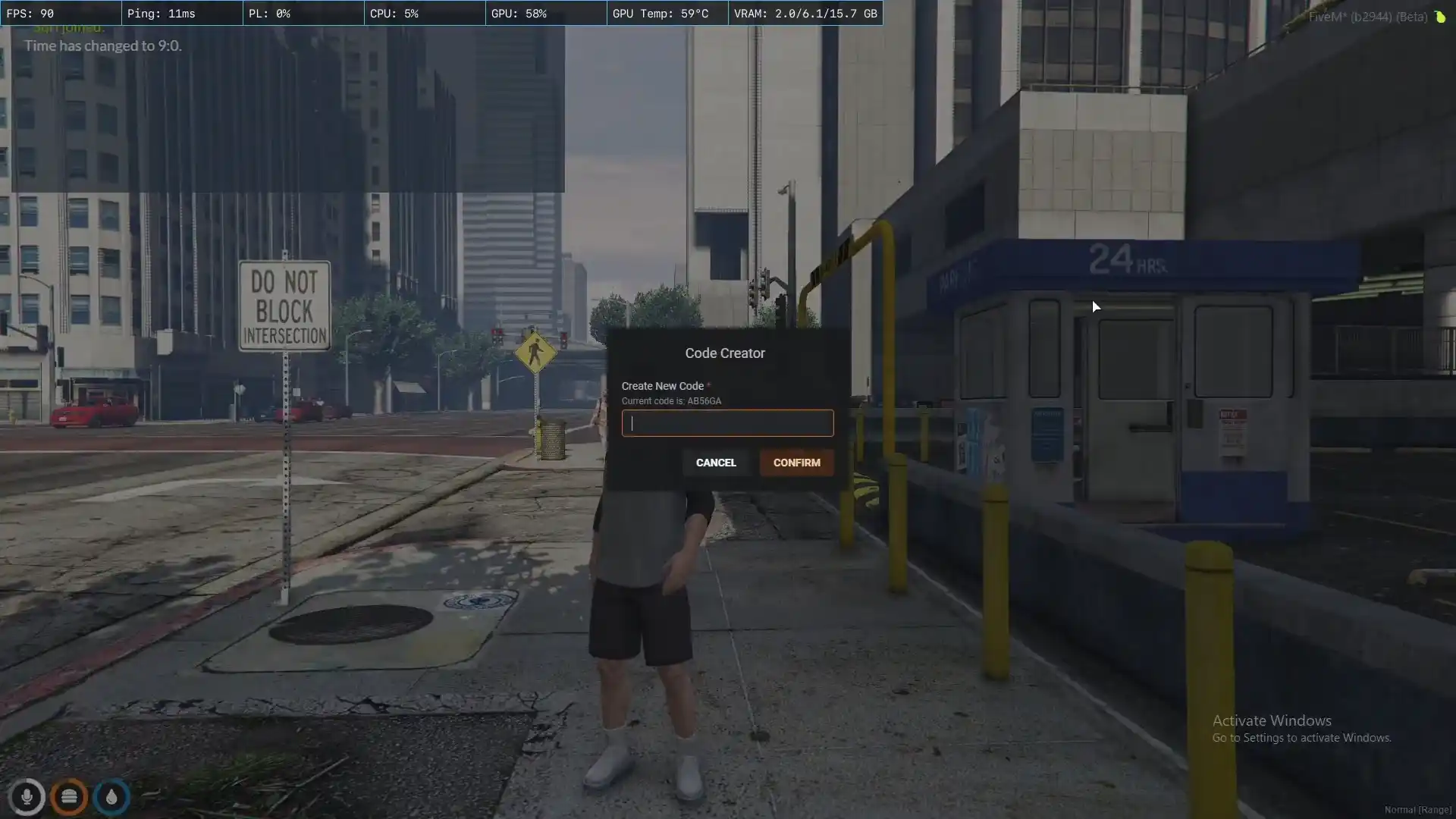Click the water drop thirst icon

pos(111,797)
